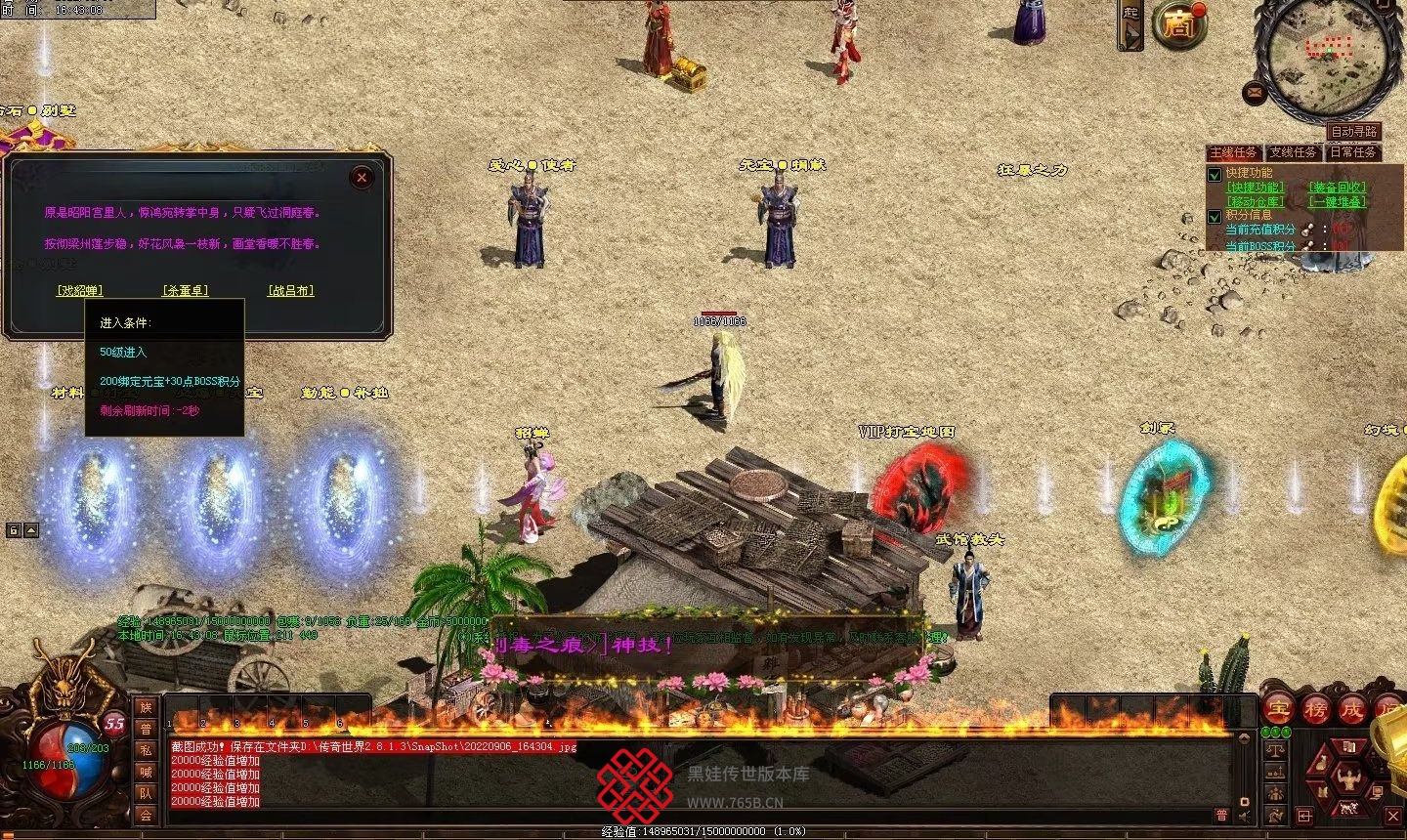Choose the 戏貂蝉 dialogue option
Image resolution: width=1407 pixels, height=840 pixels.
pyautogui.click(x=80, y=291)
